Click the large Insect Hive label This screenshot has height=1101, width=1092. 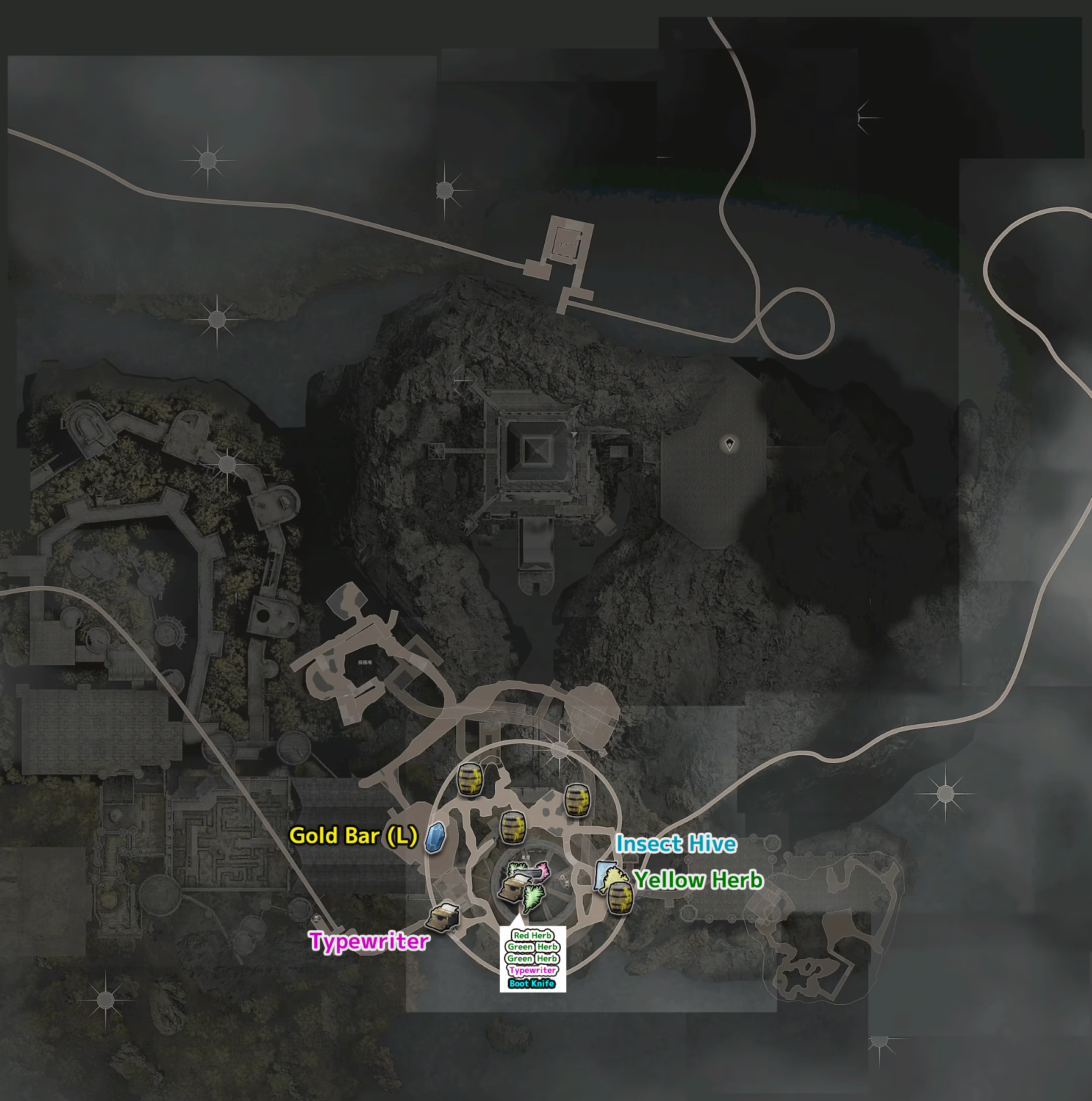point(676,843)
